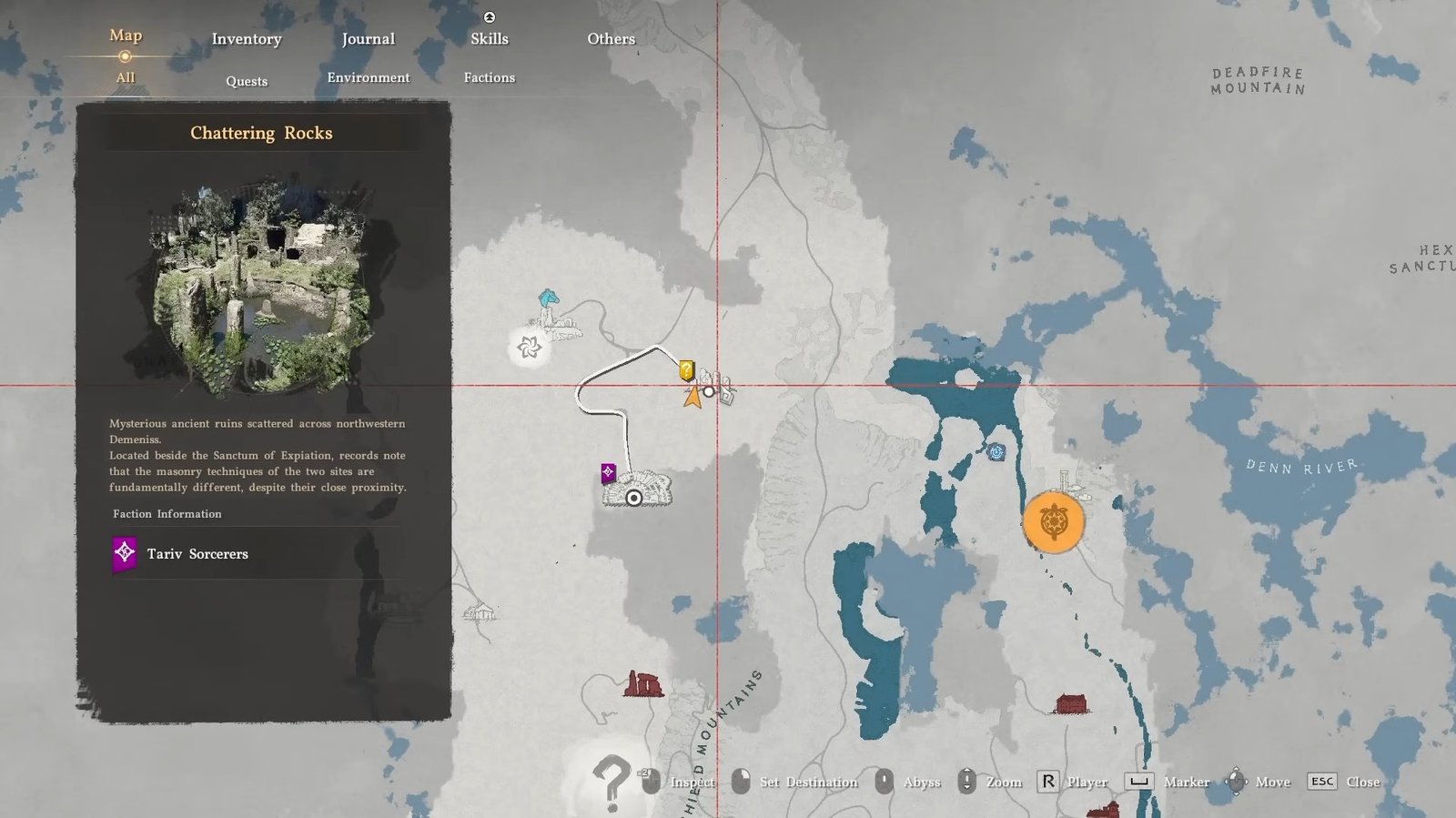The image size is (1456, 818).
Task: Go to the Skills tab
Action: [x=489, y=39]
